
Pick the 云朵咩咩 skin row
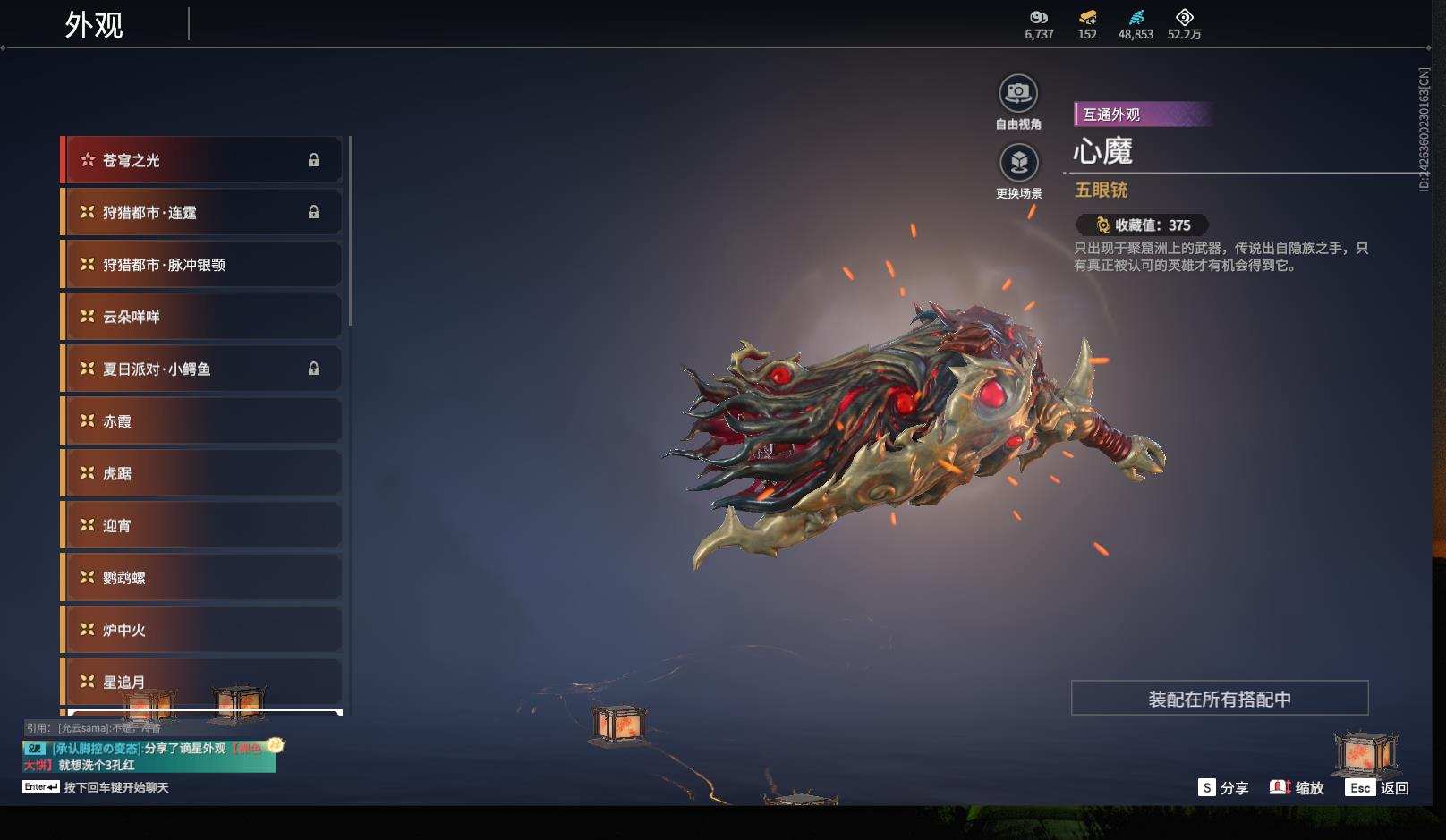[x=201, y=317]
